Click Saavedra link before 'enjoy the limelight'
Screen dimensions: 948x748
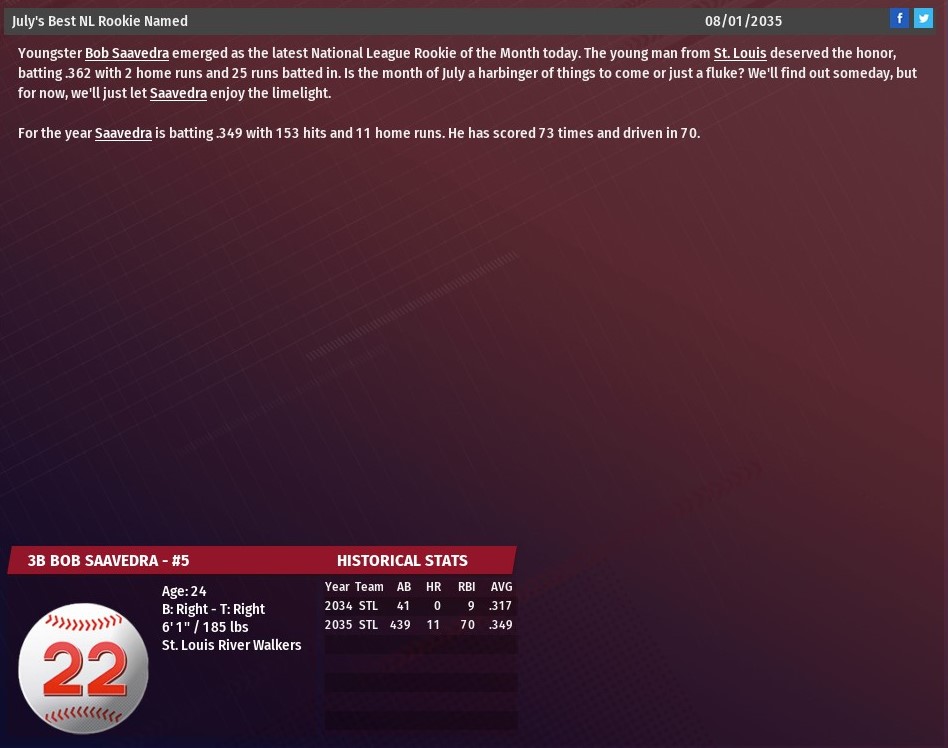pos(178,93)
